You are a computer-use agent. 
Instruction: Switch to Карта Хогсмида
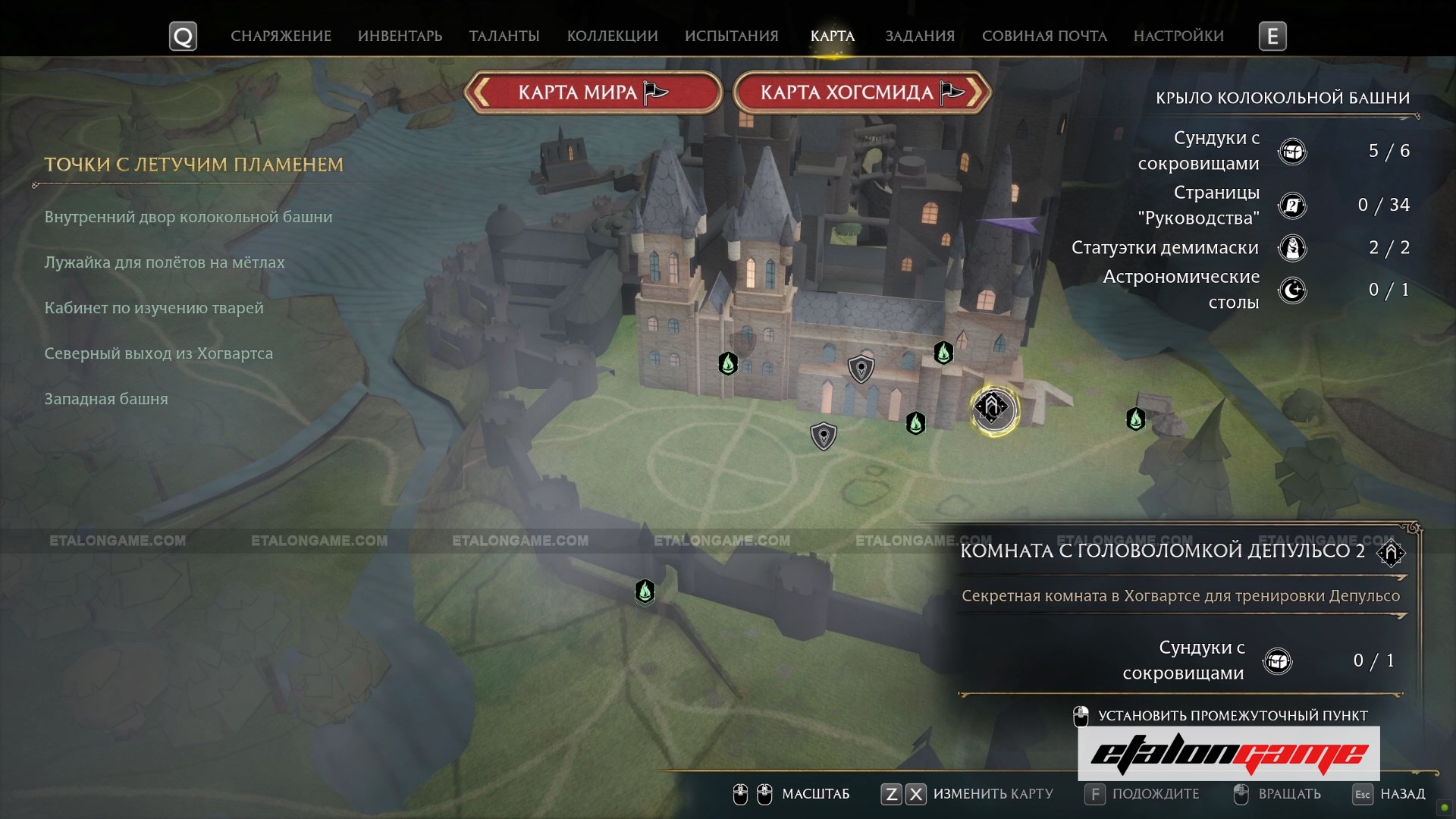pyautogui.click(x=862, y=93)
